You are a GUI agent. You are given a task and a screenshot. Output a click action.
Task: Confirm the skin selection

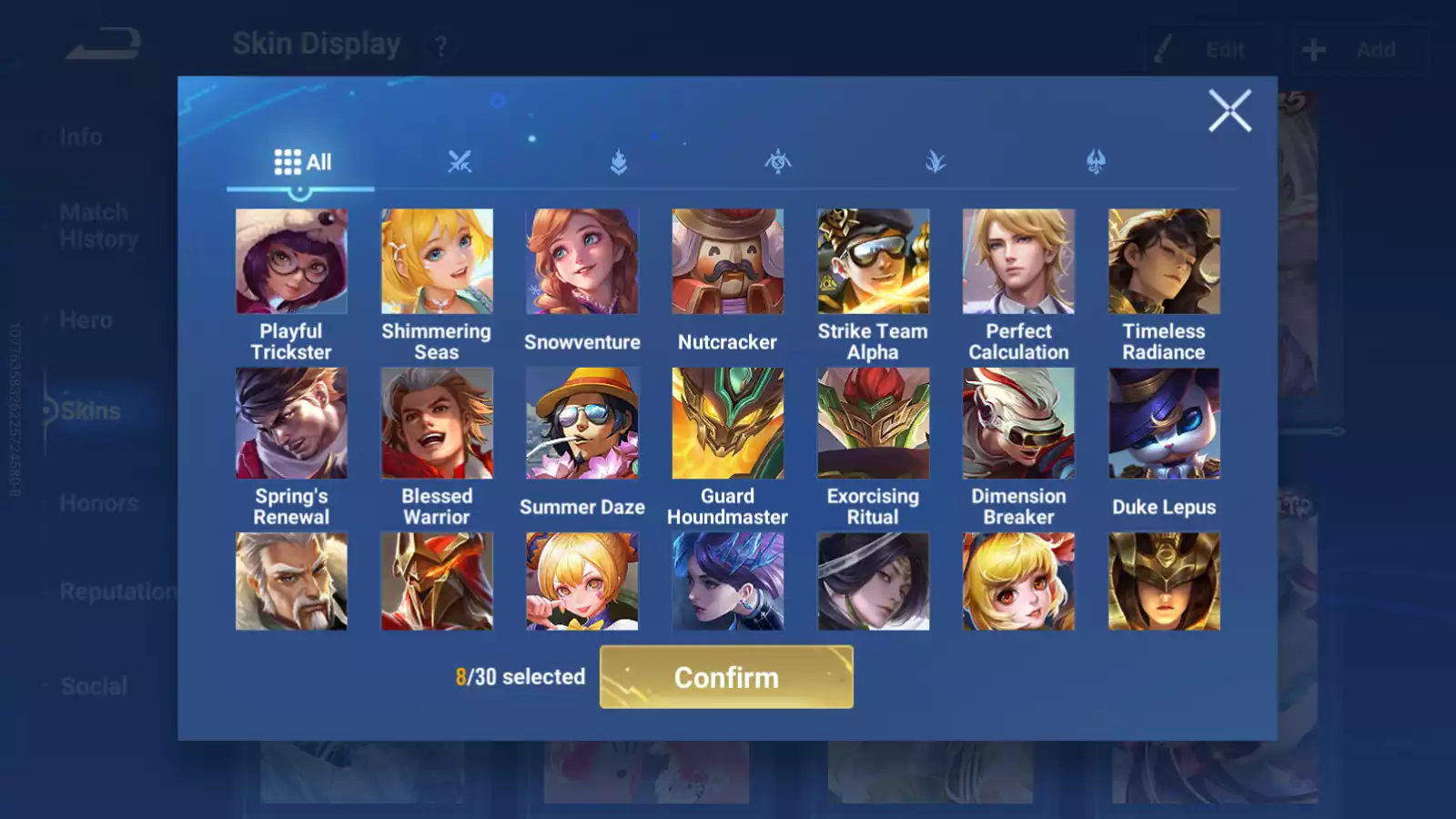tap(726, 677)
